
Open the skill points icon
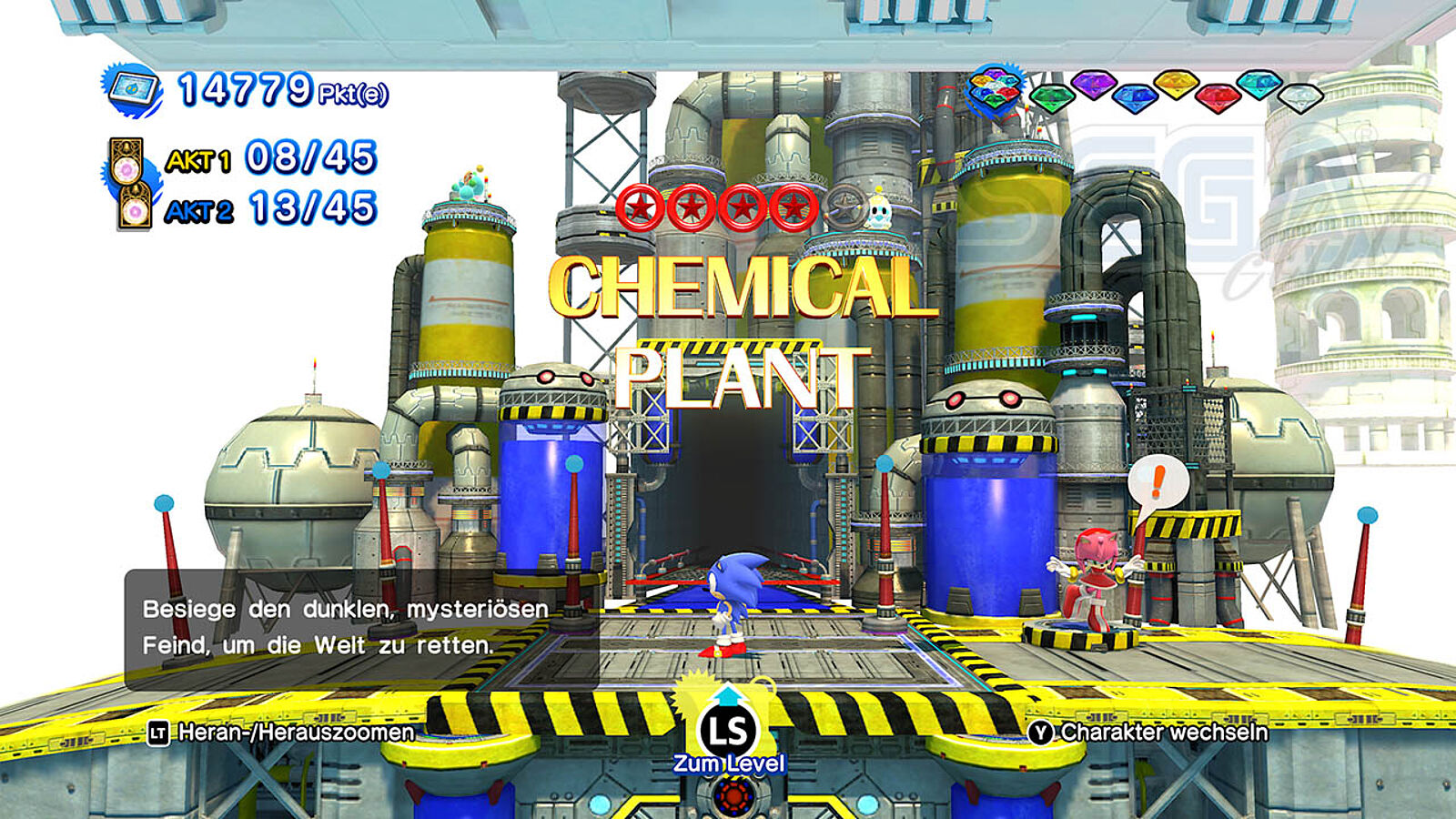[133, 90]
